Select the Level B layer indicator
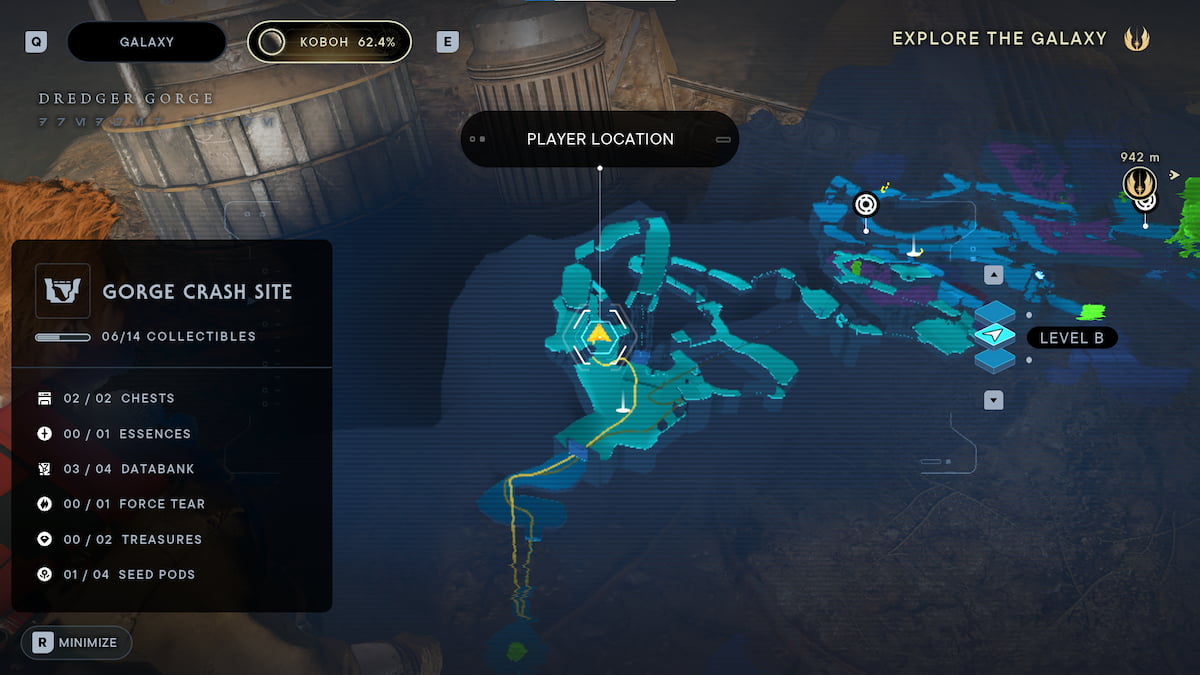 pos(1071,338)
